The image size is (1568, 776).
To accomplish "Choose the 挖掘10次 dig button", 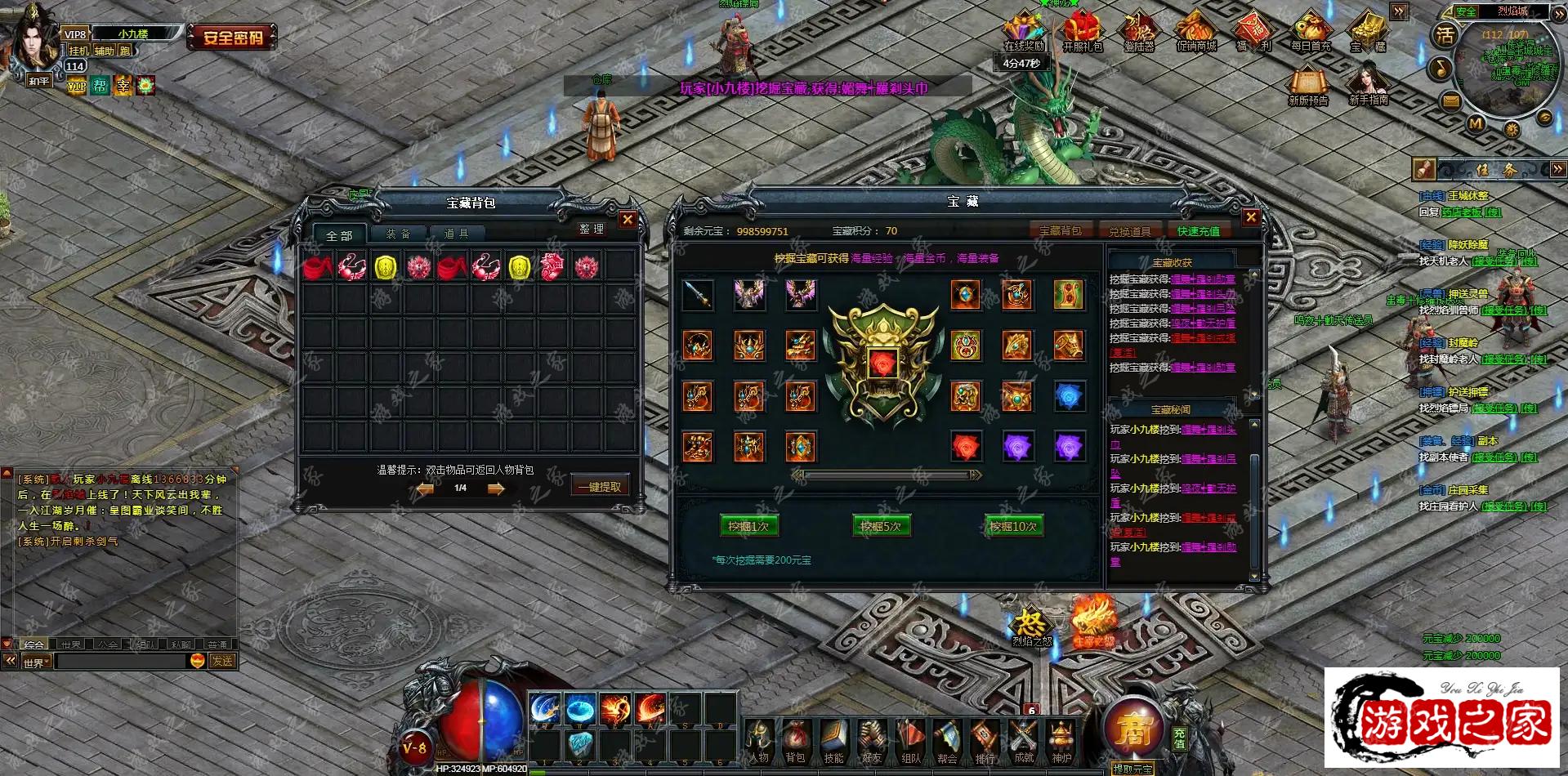I will (x=1013, y=526).
